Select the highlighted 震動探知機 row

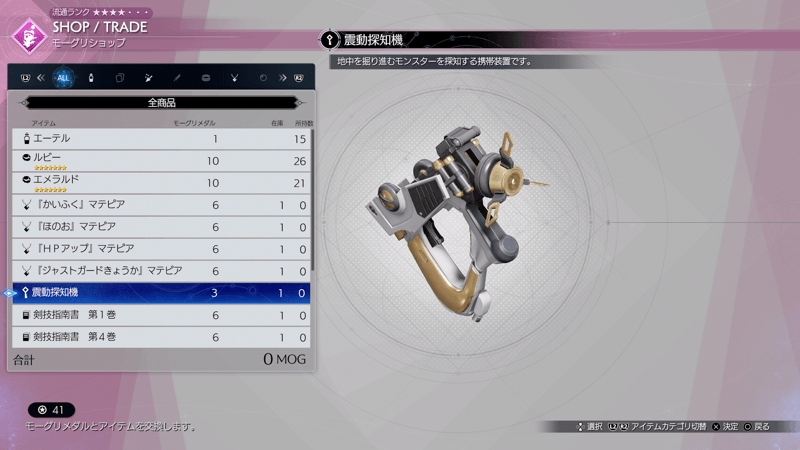160,293
